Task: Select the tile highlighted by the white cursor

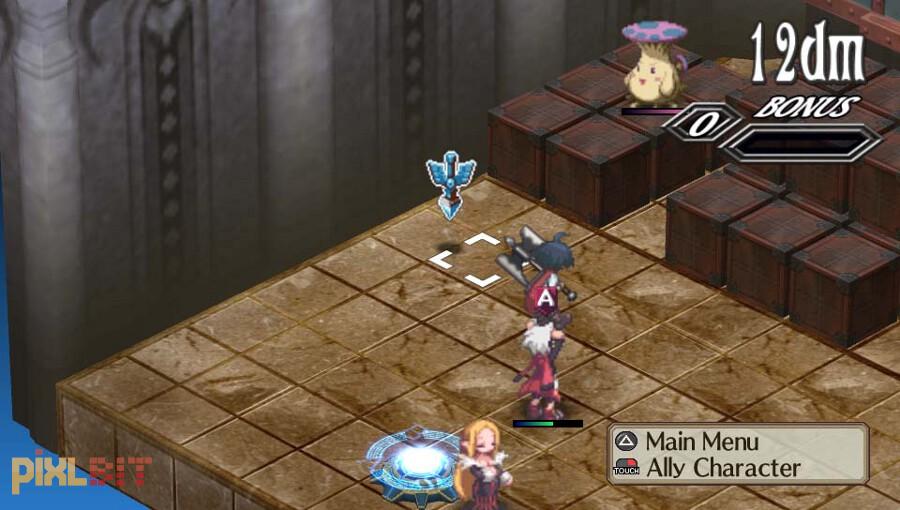Action: click(x=465, y=260)
